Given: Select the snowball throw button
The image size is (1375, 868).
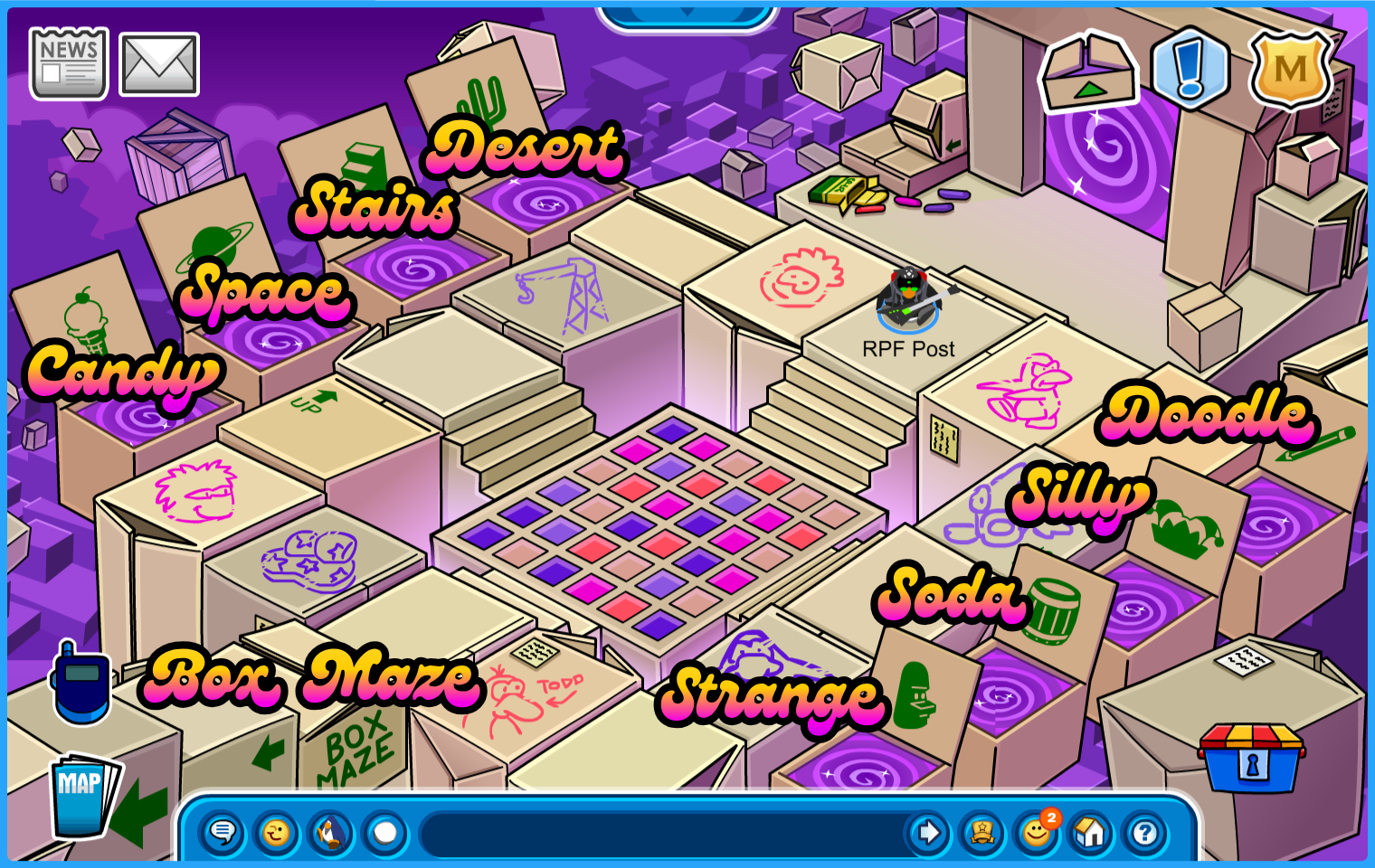Looking at the screenshot, I should pyautogui.click(x=385, y=832).
